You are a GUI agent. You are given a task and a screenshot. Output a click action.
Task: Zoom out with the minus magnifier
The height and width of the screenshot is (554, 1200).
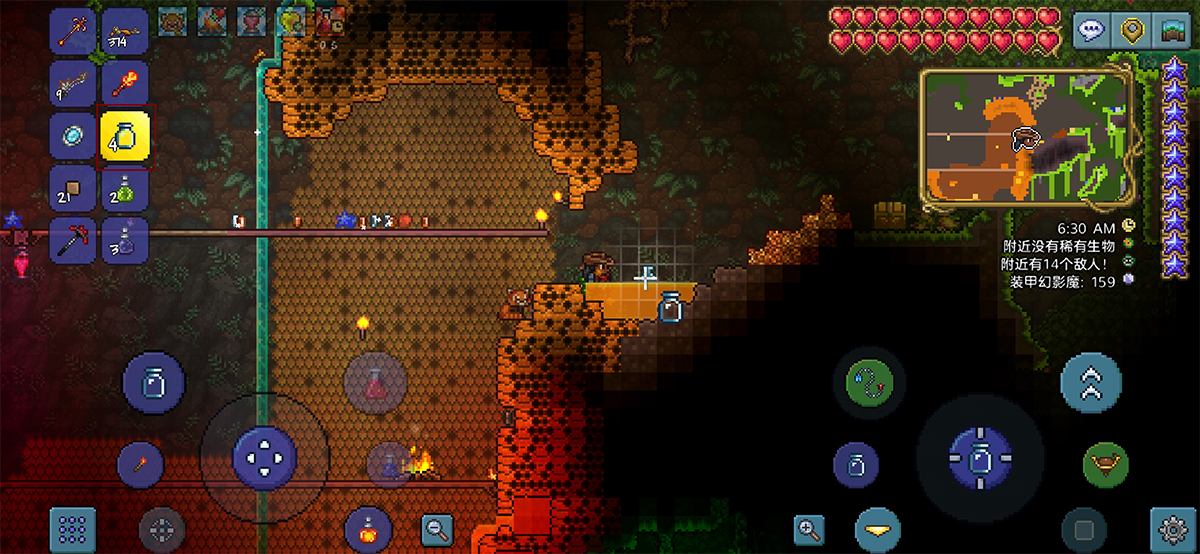coord(437,529)
